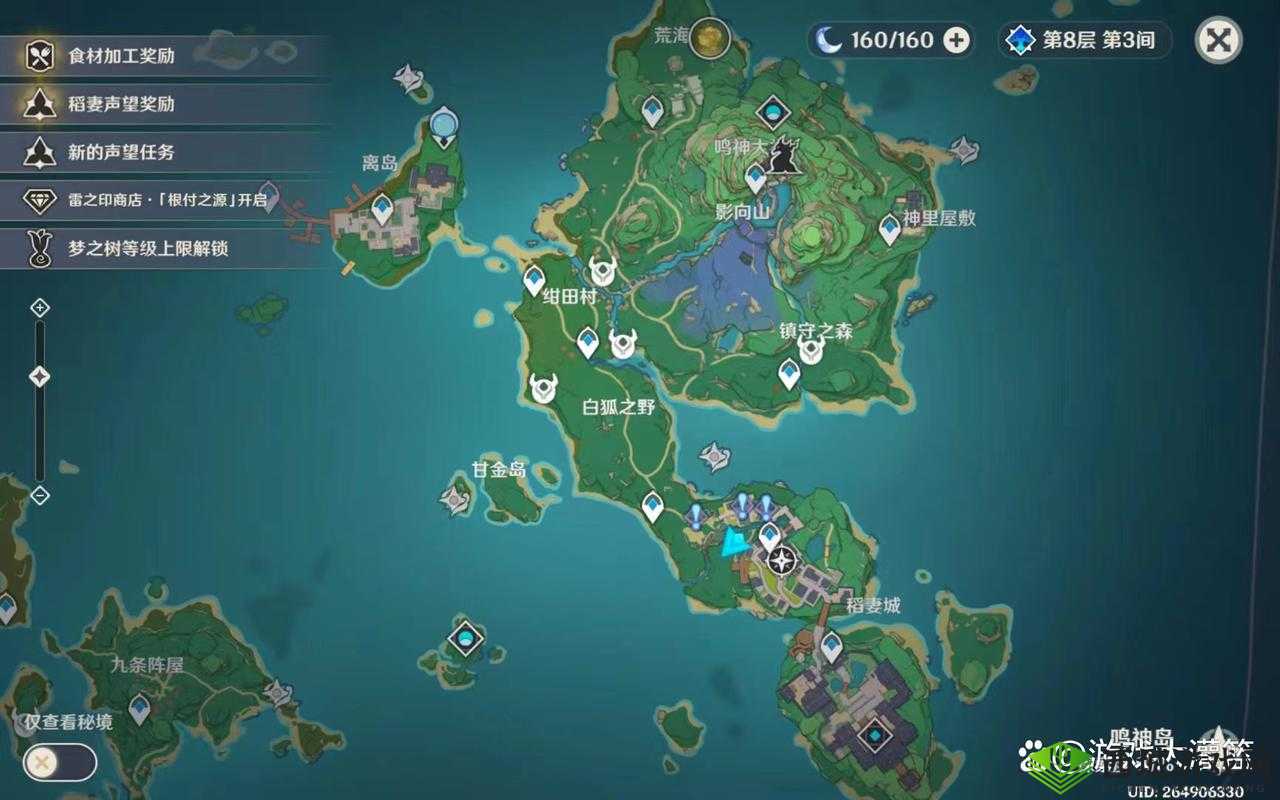The height and width of the screenshot is (800, 1280).
Task: Zoom in the map with the plus button
Action: (40, 307)
